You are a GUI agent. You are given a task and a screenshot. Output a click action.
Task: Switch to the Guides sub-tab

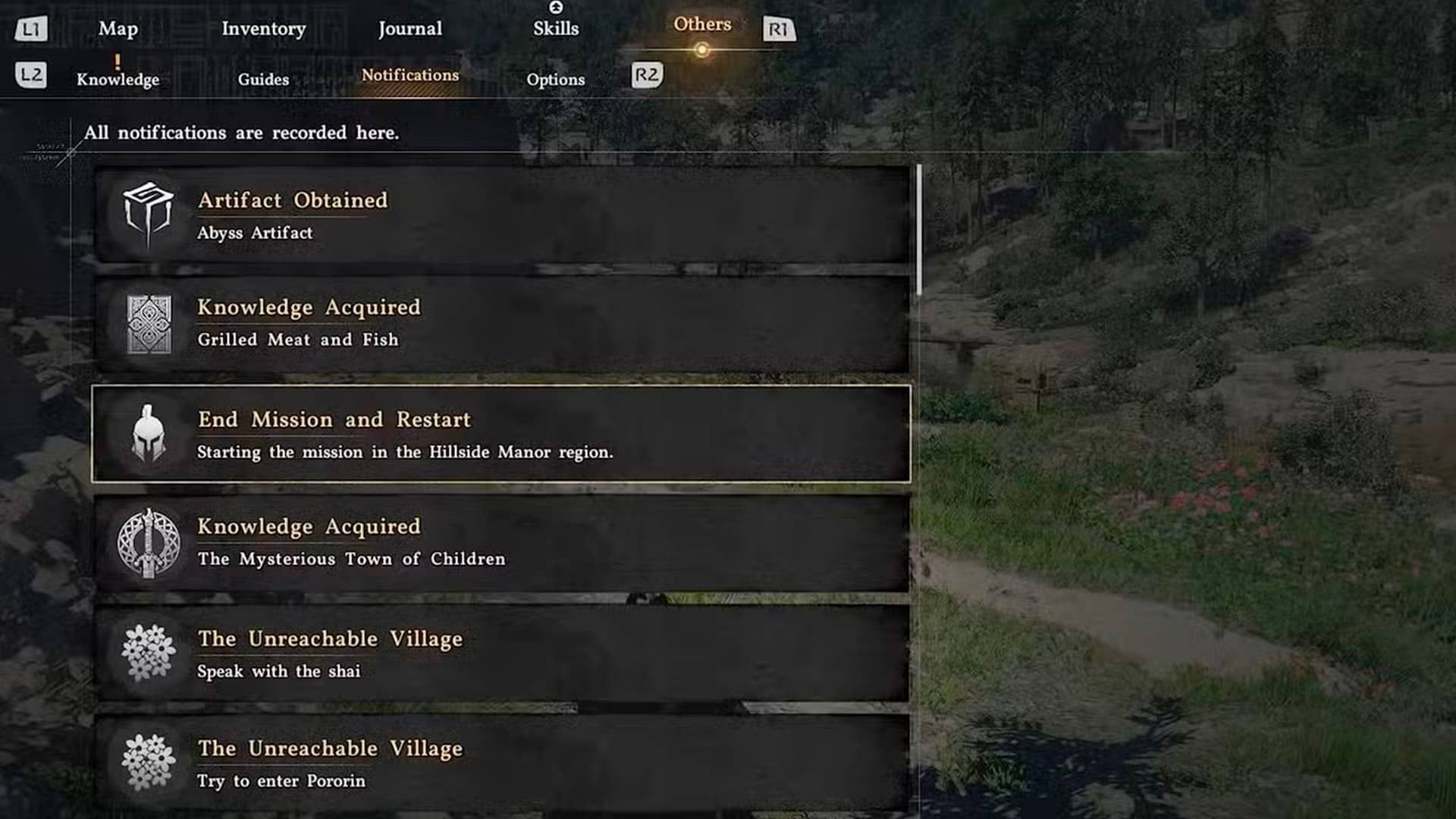pyautogui.click(x=263, y=79)
